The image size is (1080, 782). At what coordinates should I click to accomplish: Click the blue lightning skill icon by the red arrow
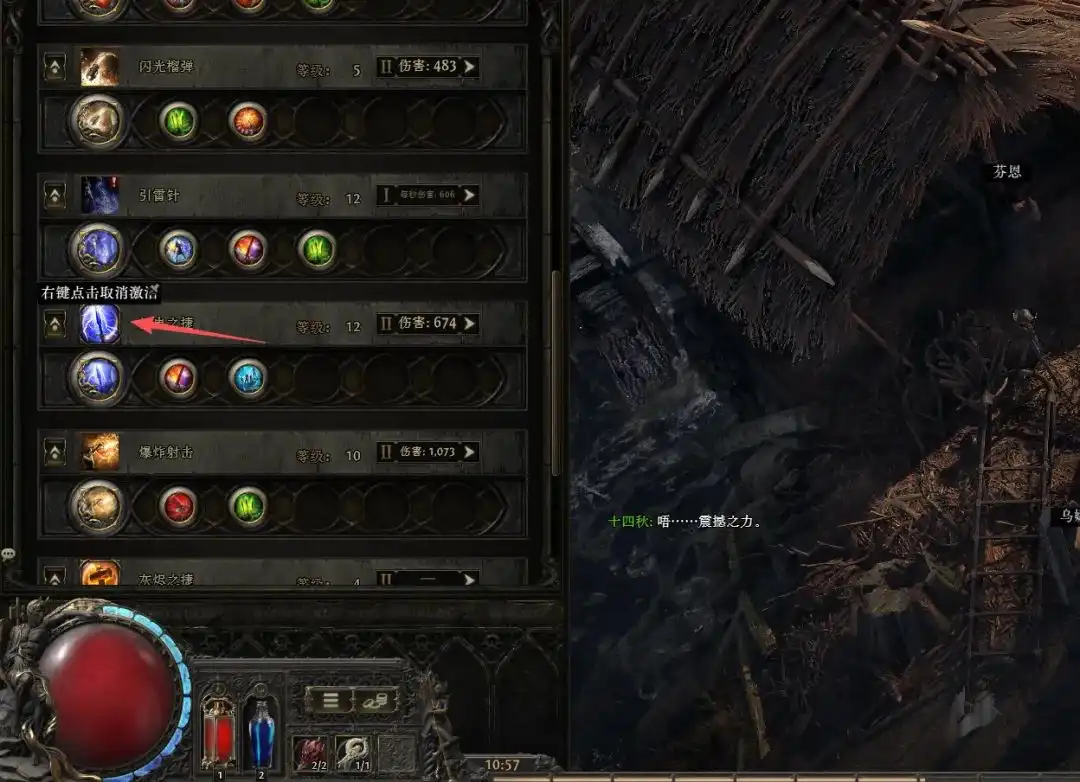[x=100, y=324]
